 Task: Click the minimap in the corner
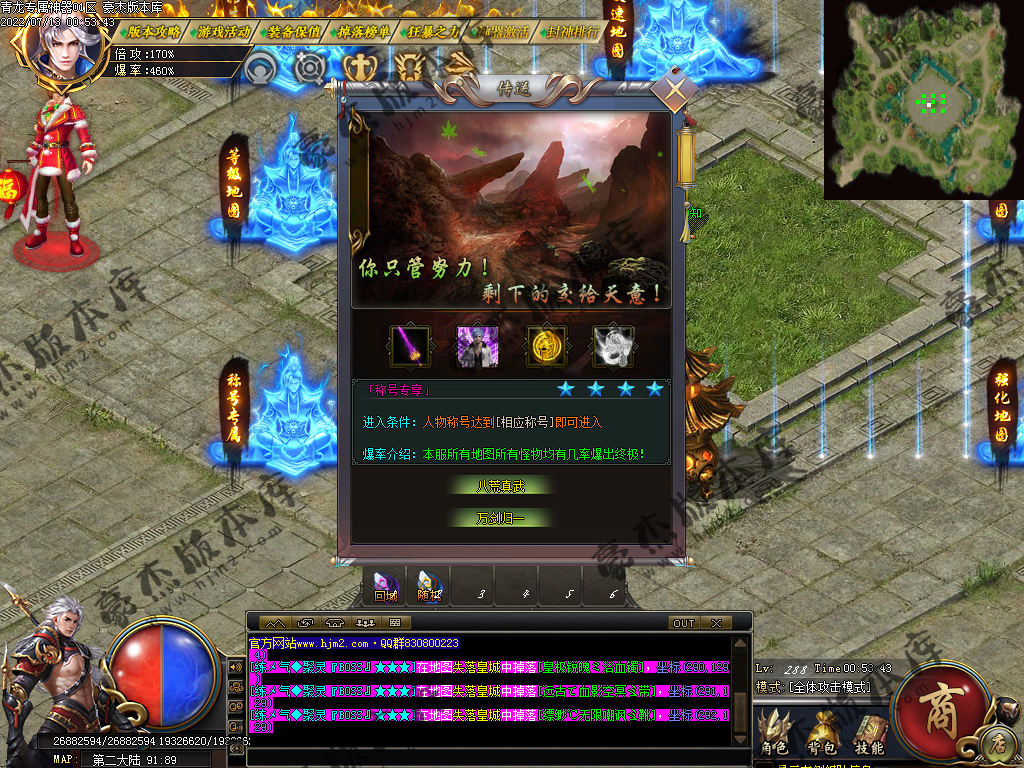coord(924,100)
